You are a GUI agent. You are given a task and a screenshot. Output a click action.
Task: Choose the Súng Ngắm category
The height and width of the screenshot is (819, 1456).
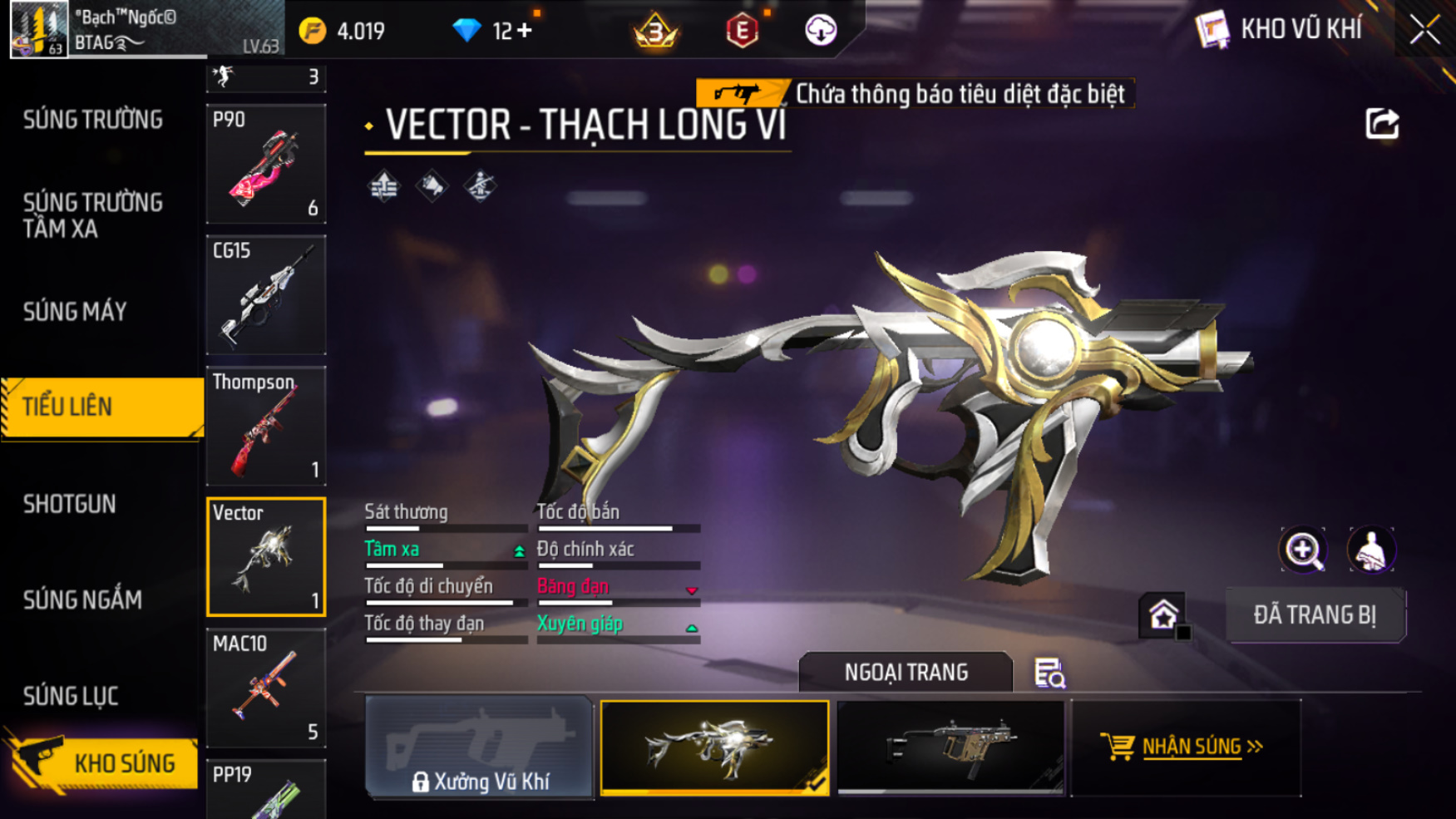coord(82,599)
